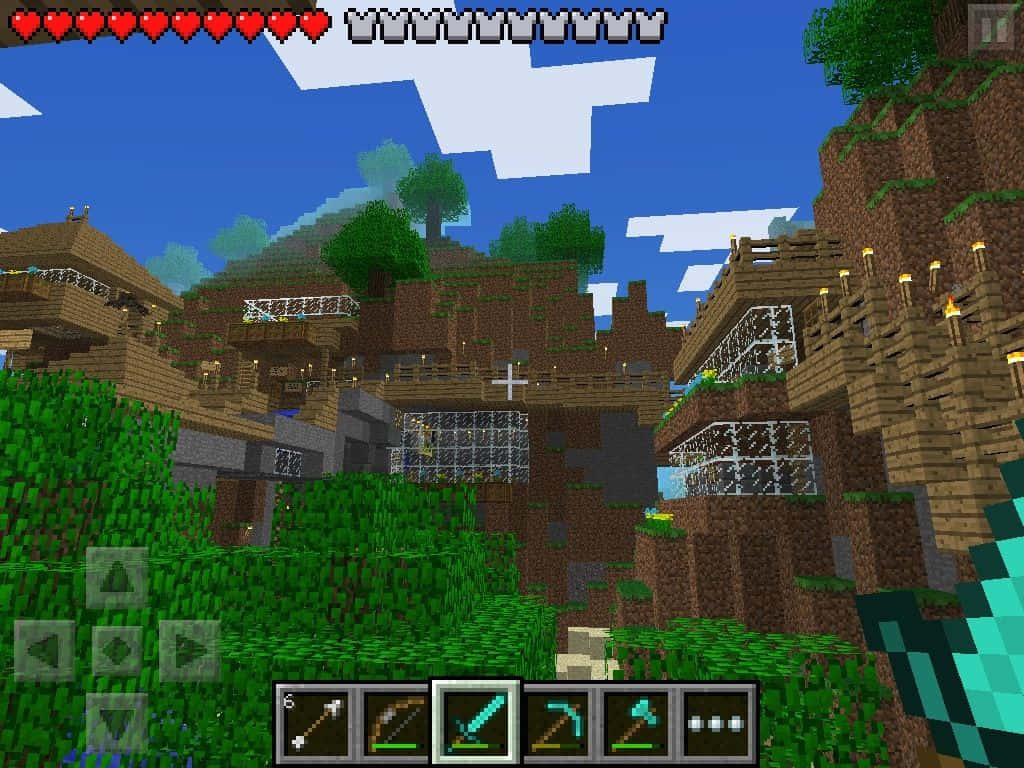Viewport: 1024px width, 768px height.
Task: Pause the game with the top-right button
Action: [x=994, y=28]
